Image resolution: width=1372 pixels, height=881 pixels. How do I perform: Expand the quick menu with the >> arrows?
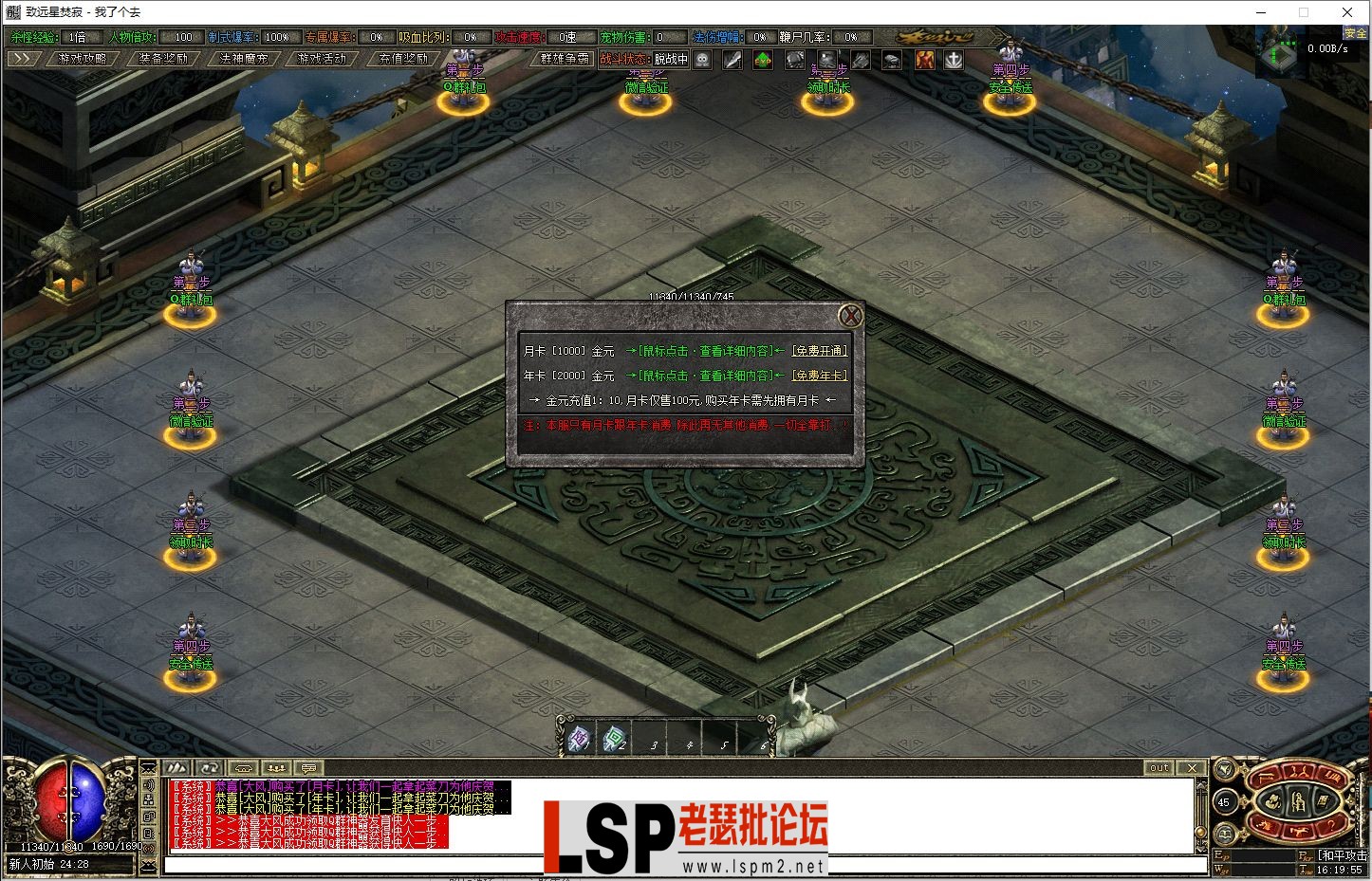point(23,57)
